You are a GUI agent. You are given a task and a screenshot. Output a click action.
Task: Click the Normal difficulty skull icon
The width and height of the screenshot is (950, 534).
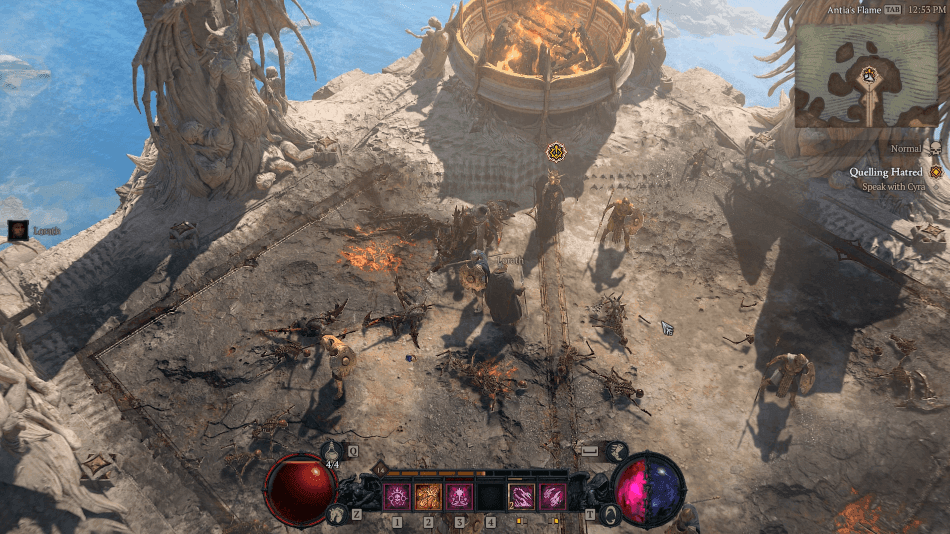(x=937, y=149)
